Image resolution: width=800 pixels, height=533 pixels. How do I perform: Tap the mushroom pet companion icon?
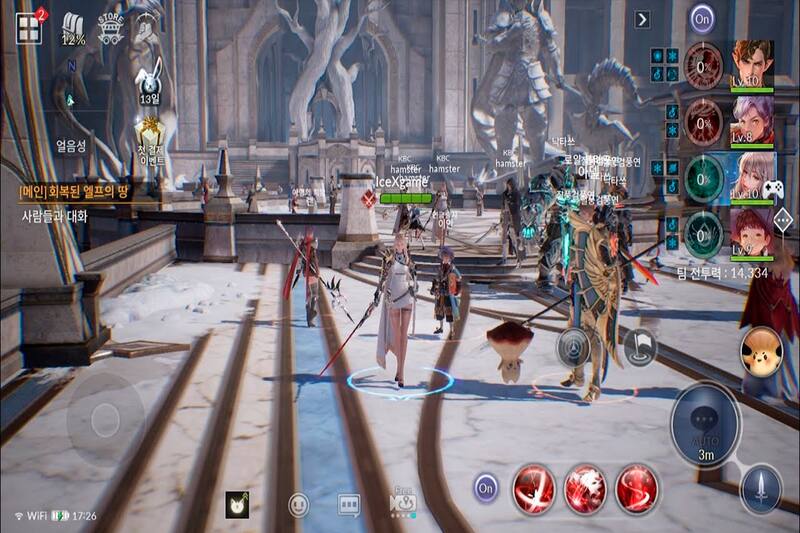(x=760, y=352)
